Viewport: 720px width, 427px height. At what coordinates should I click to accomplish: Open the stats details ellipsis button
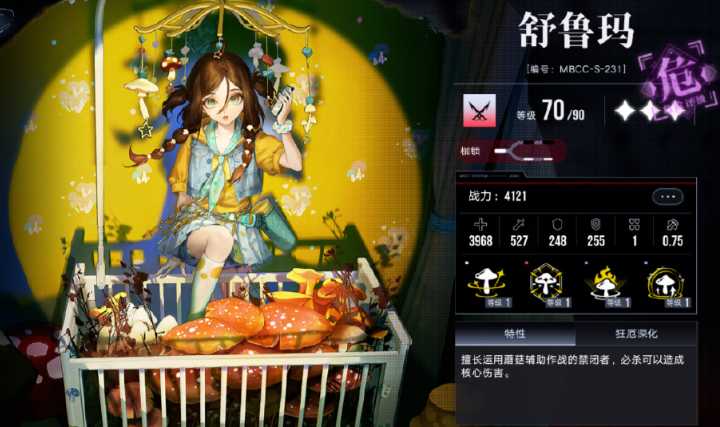click(x=667, y=197)
